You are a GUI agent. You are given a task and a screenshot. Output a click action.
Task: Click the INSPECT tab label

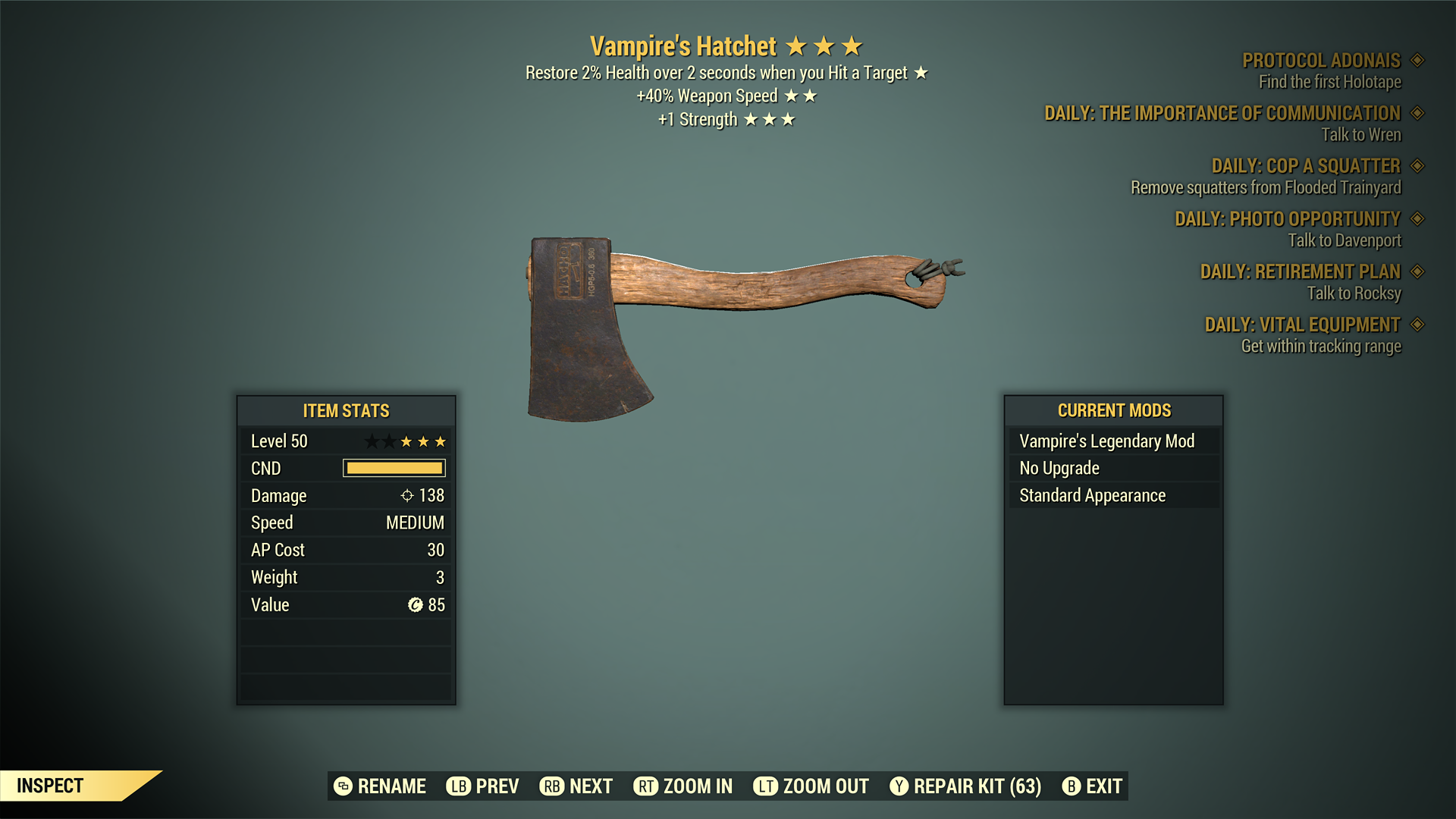click(x=51, y=786)
